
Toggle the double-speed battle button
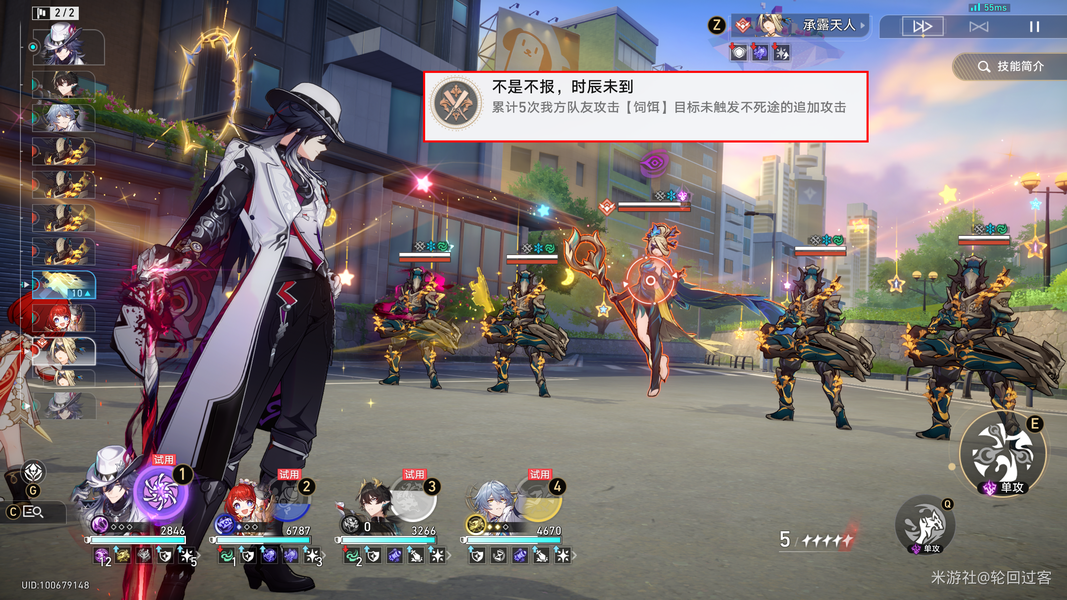[923, 27]
